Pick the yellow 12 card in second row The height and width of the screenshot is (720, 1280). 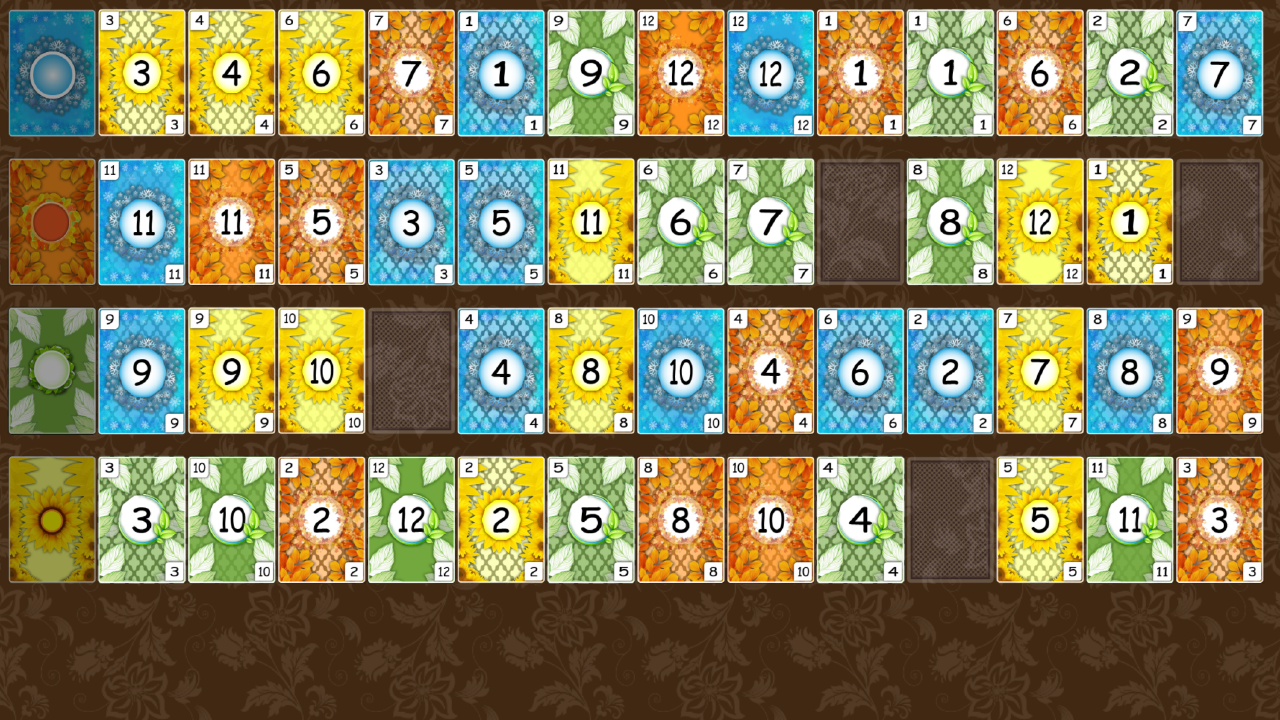[1040, 221]
